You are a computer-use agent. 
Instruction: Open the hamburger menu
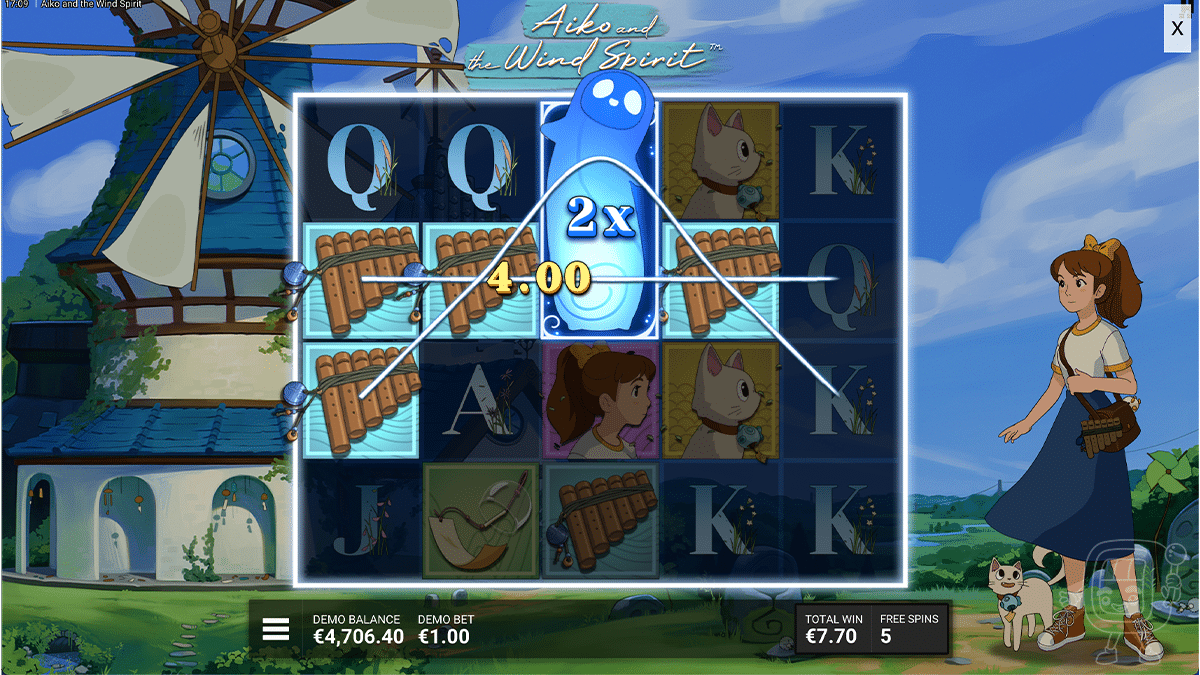tap(276, 629)
